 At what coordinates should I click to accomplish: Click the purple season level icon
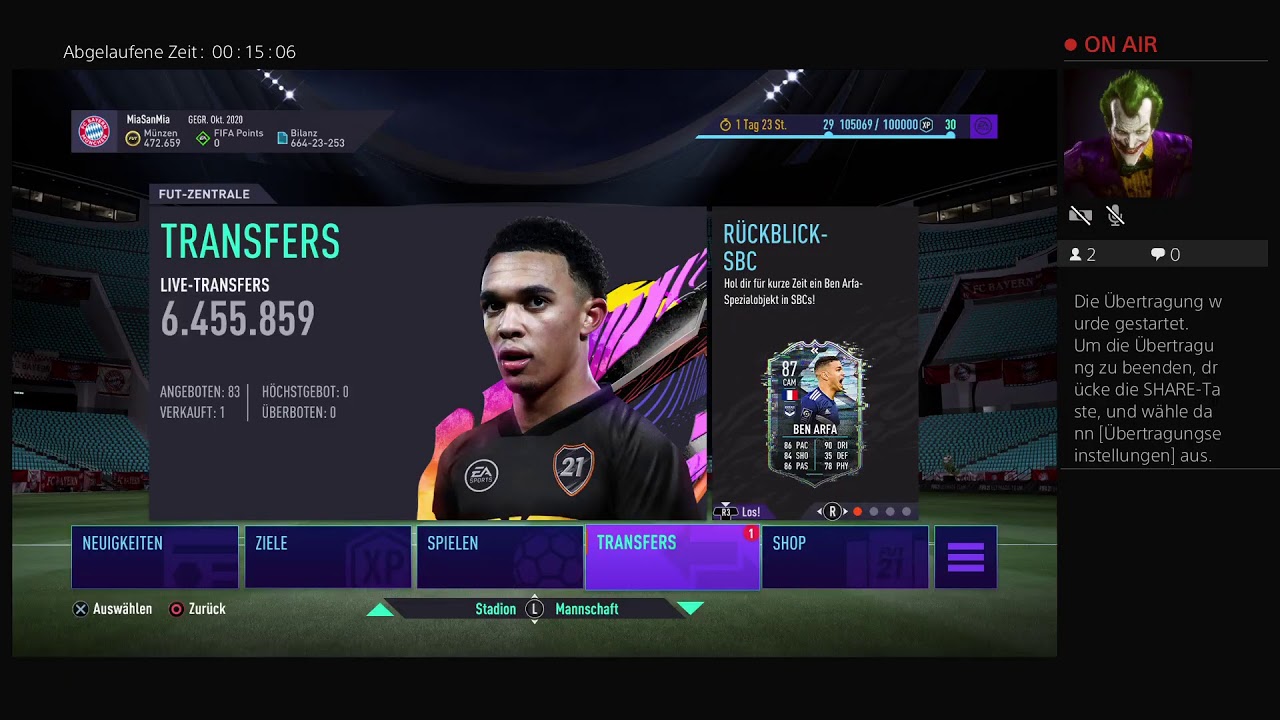pos(983,126)
